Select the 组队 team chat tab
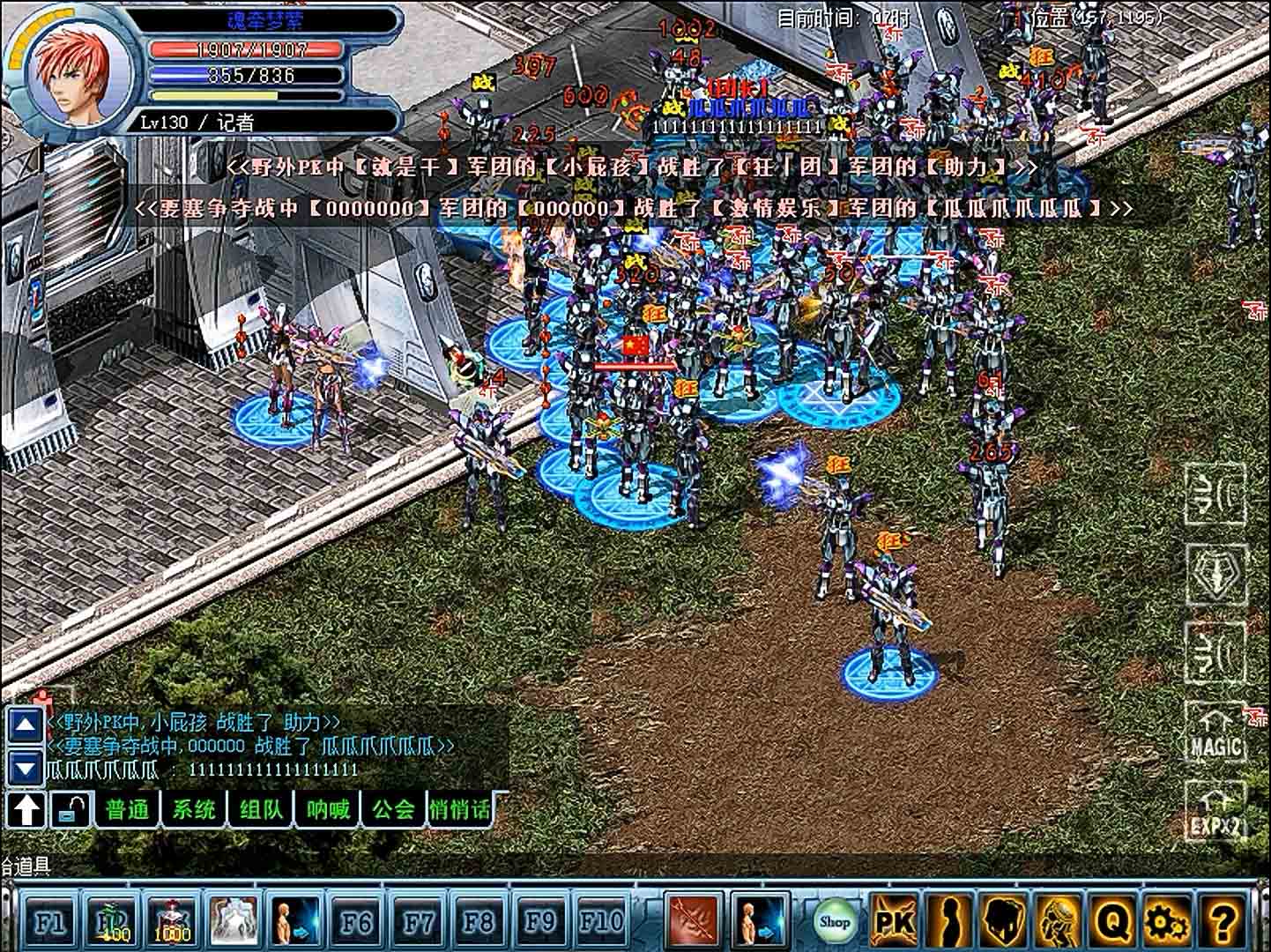This screenshot has width=1271, height=952. point(261,809)
